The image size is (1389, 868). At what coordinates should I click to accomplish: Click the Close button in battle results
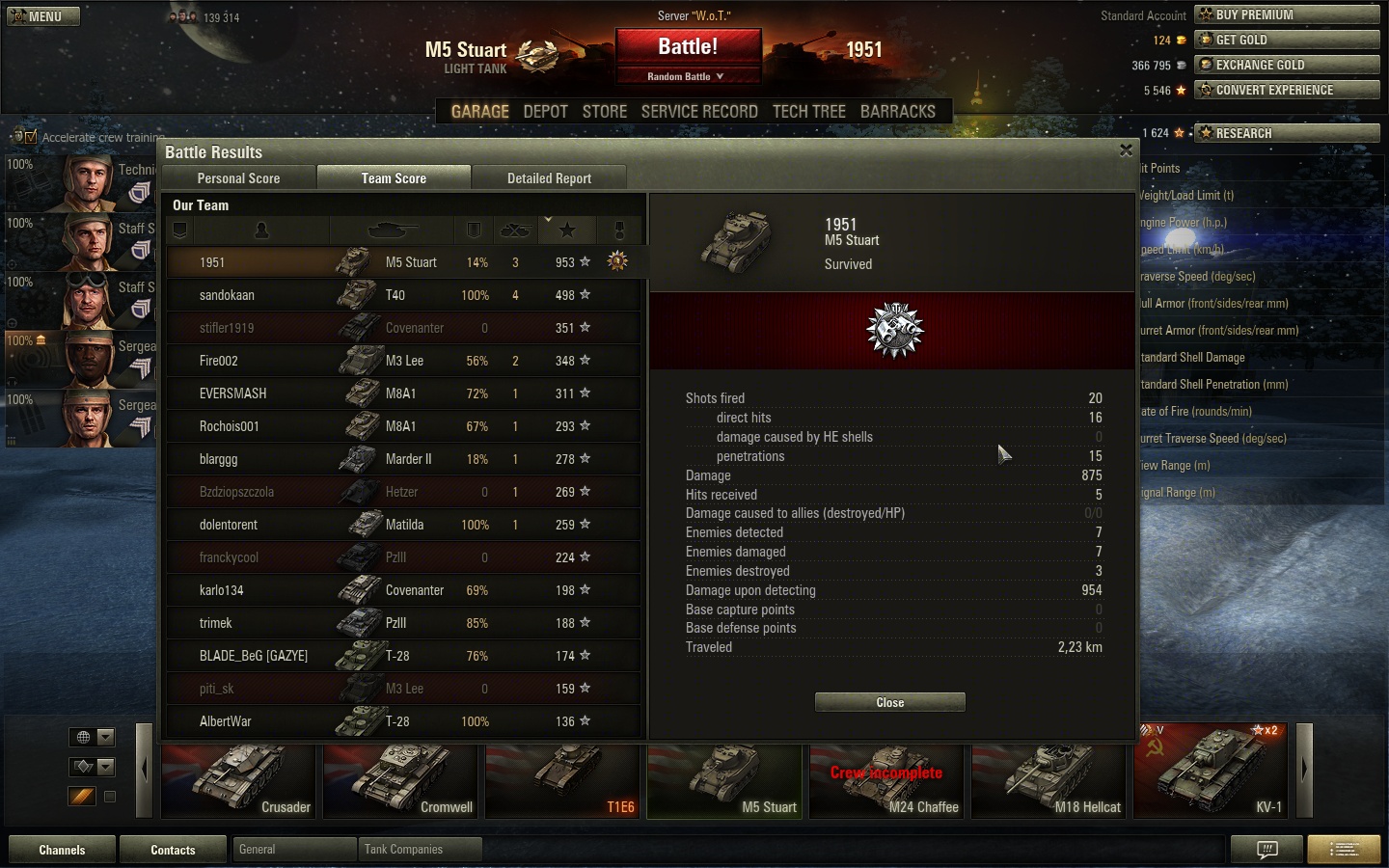pos(889,702)
